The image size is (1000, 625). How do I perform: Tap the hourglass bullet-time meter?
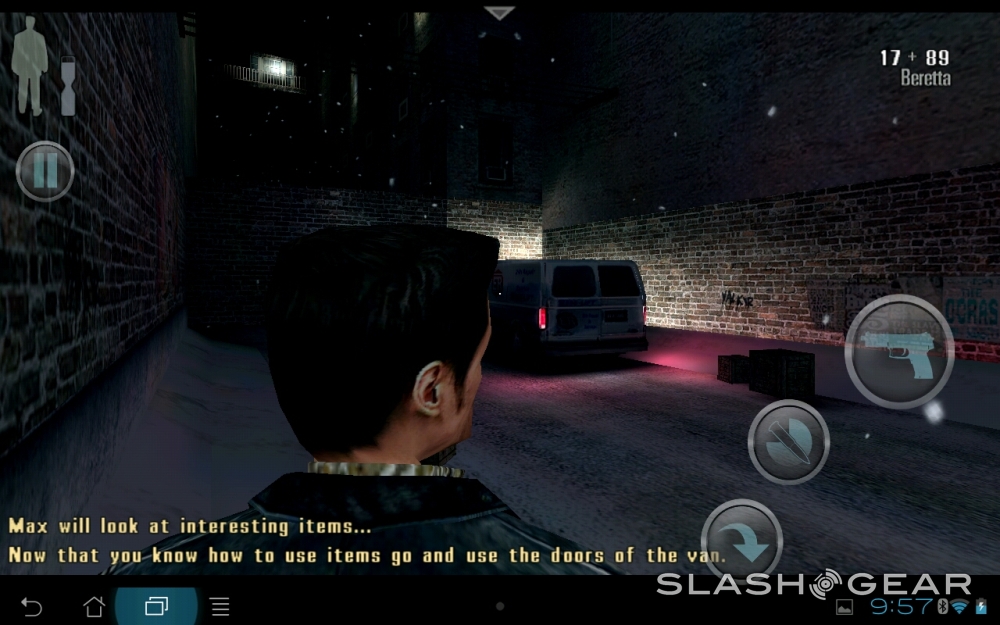coord(68,87)
